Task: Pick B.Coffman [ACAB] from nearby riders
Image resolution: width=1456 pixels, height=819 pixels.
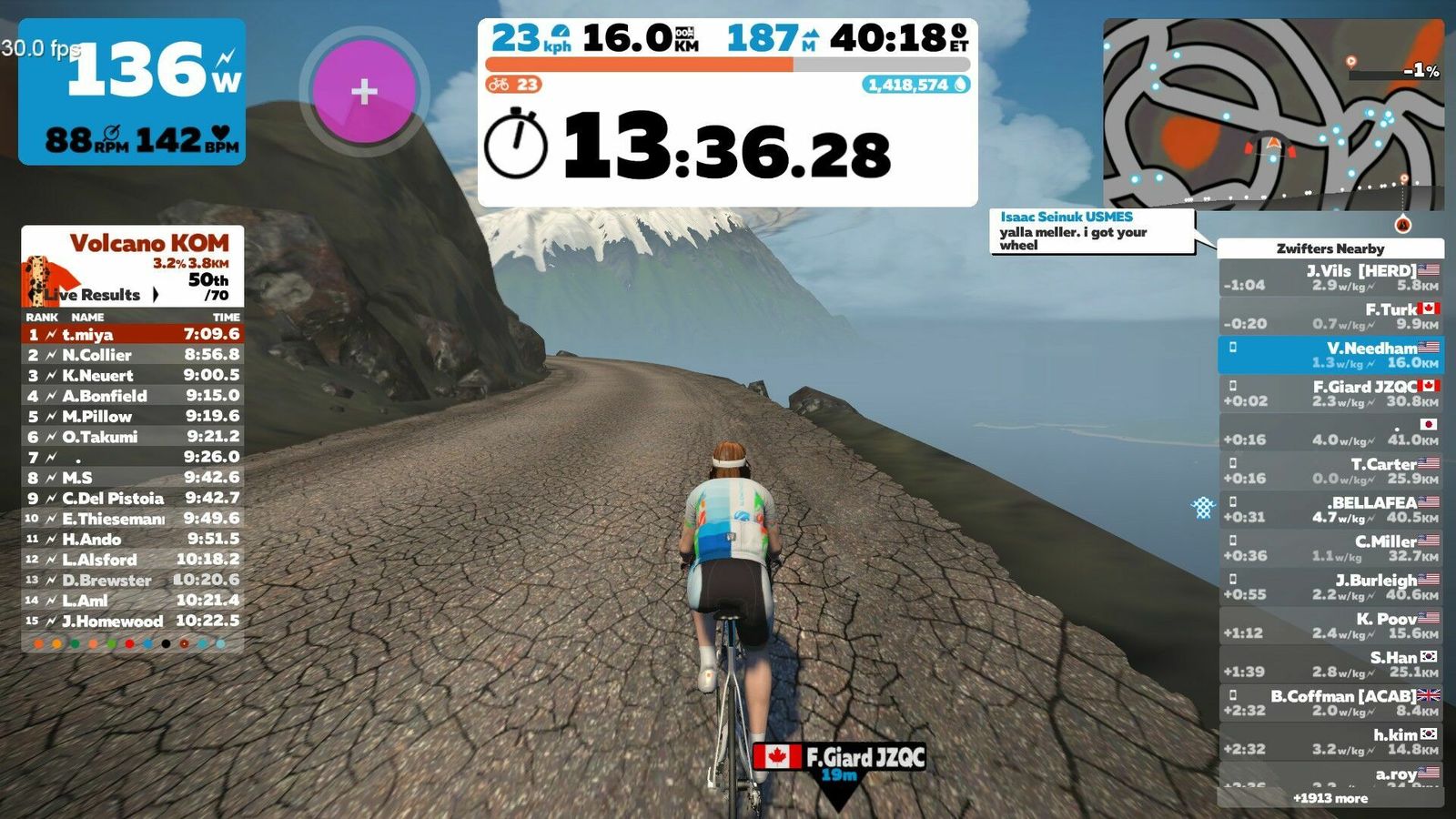Action: tap(1330, 703)
